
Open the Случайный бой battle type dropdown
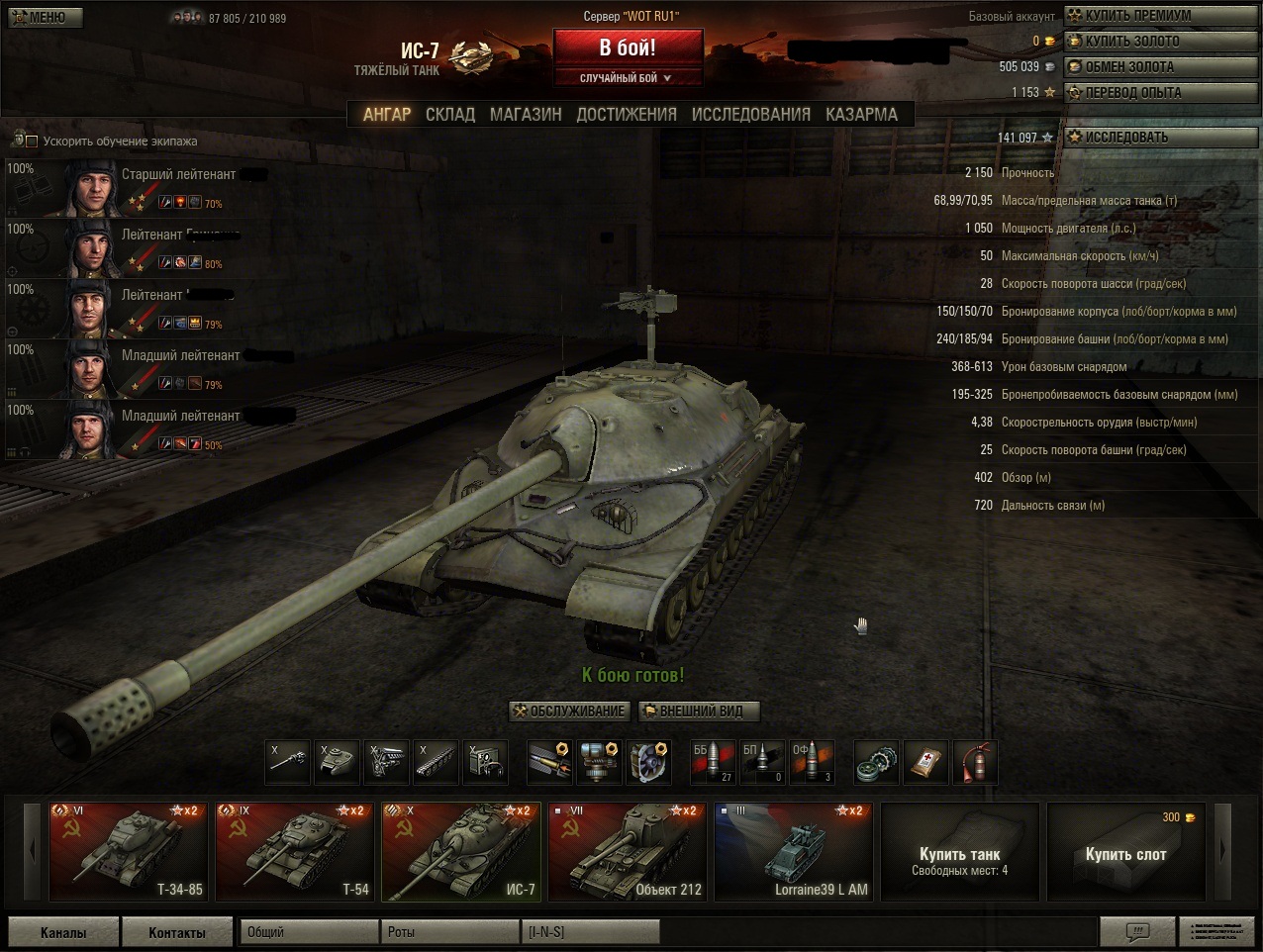pyautogui.click(x=627, y=78)
